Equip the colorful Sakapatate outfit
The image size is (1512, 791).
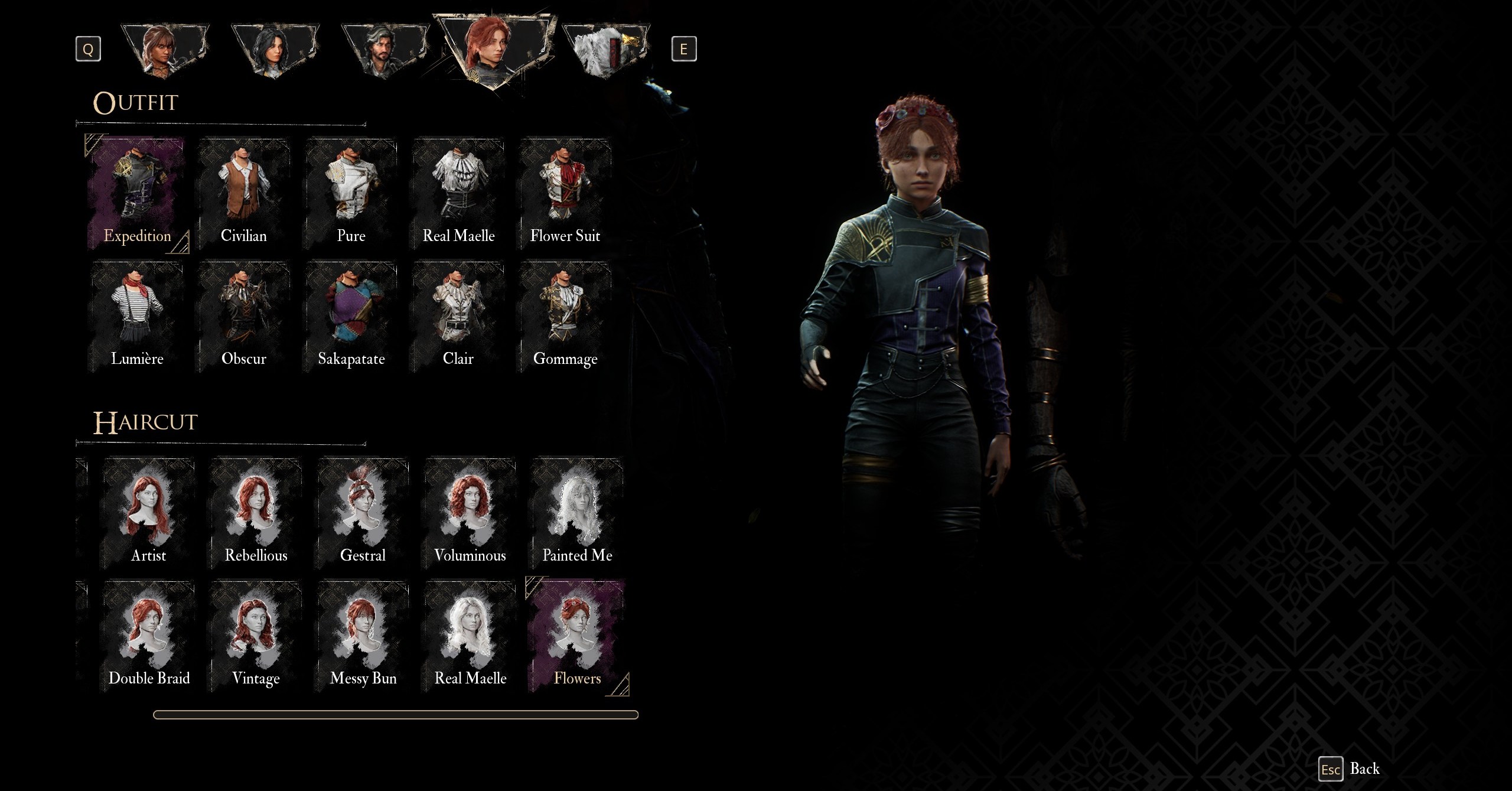tap(351, 317)
